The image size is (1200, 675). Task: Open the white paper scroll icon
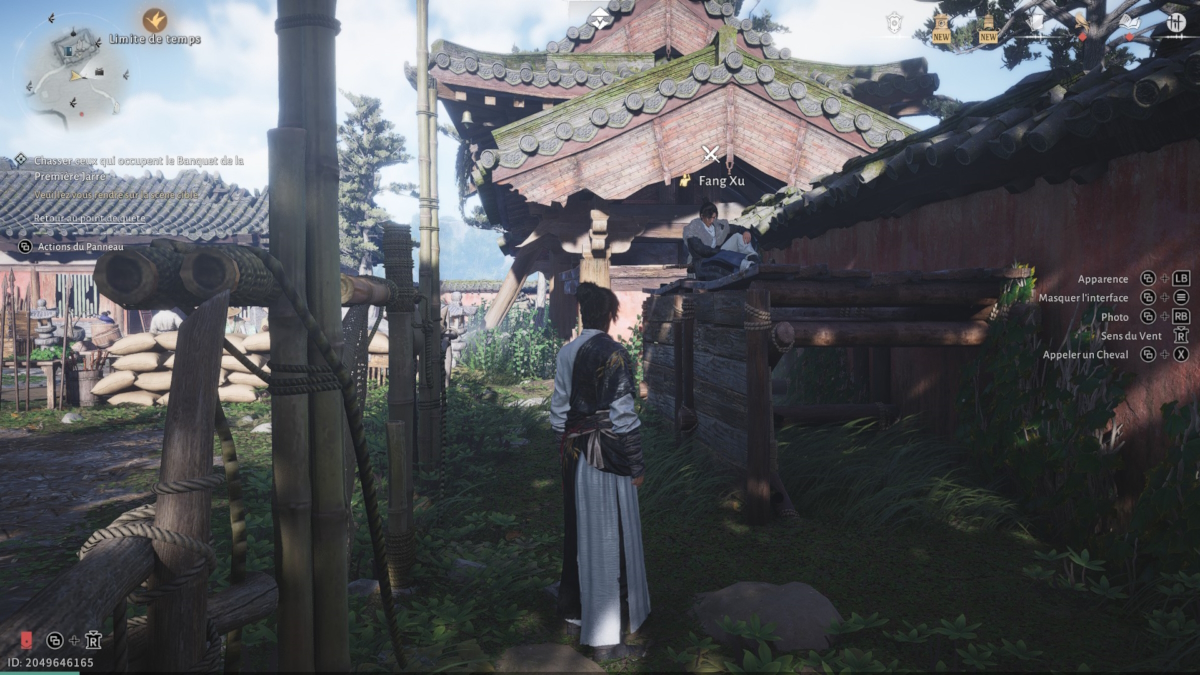1036,21
